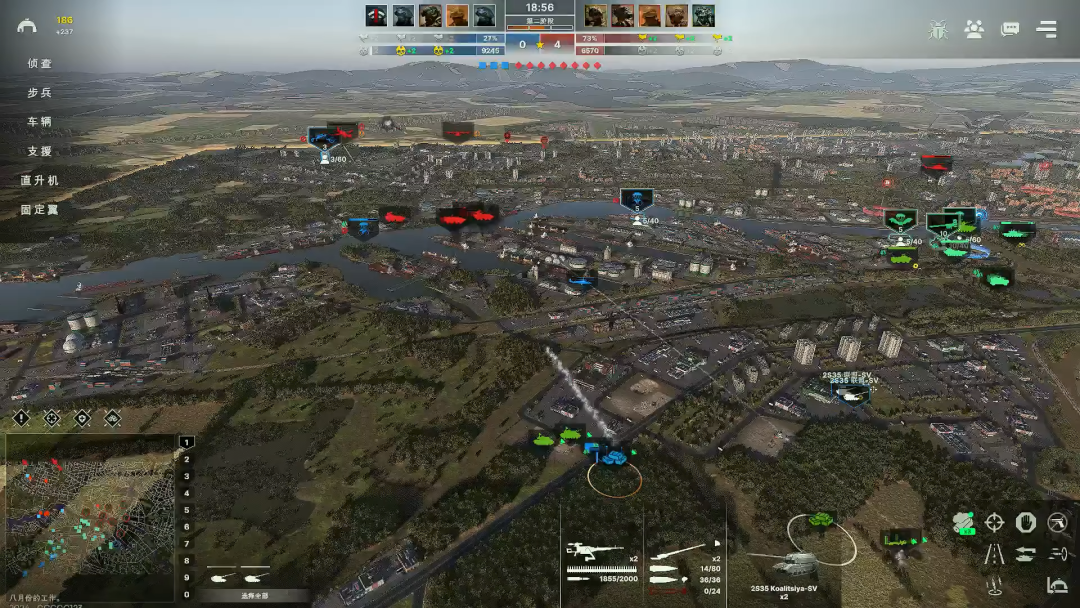This screenshot has height=608, width=1080.
Task: Open the 侦查 recon unit category
Action: coord(40,64)
